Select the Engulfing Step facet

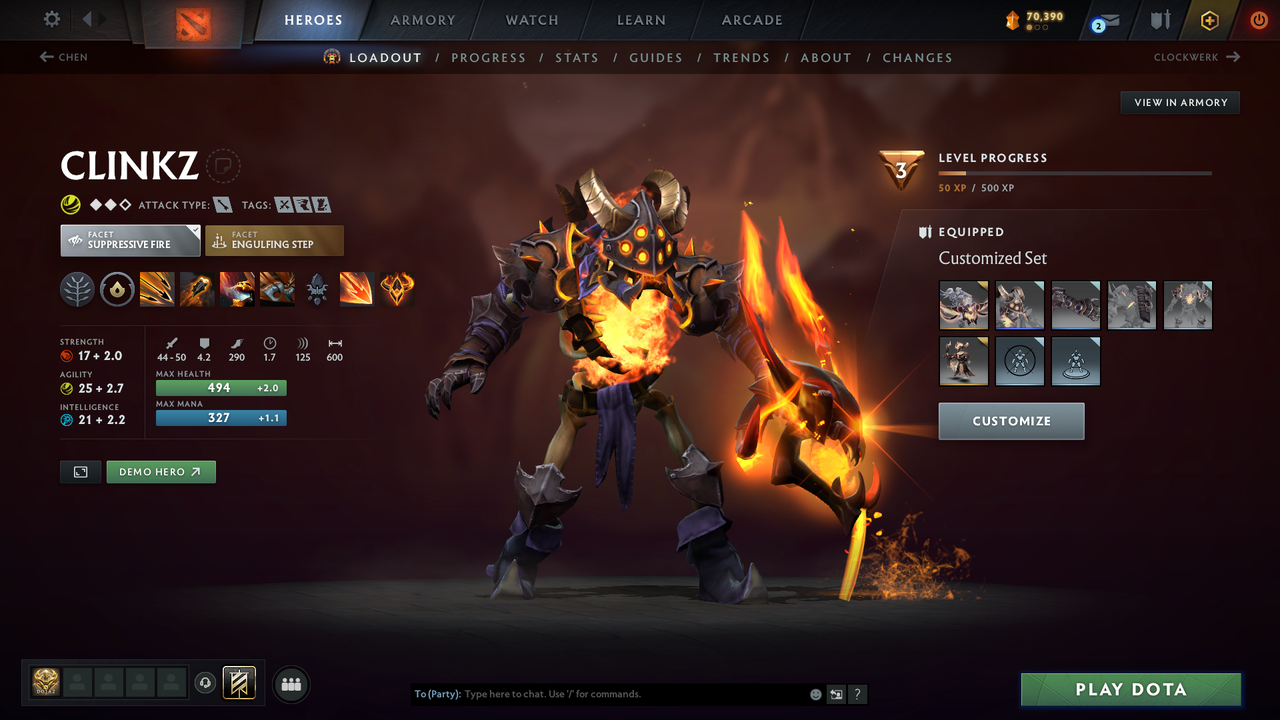[x=274, y=240]
